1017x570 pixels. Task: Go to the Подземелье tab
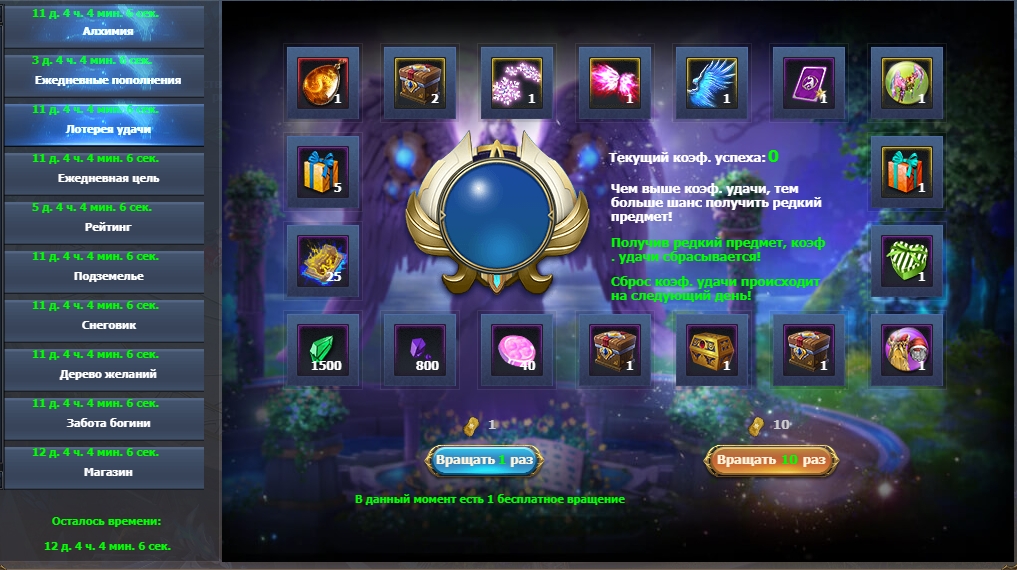[108, 271]
